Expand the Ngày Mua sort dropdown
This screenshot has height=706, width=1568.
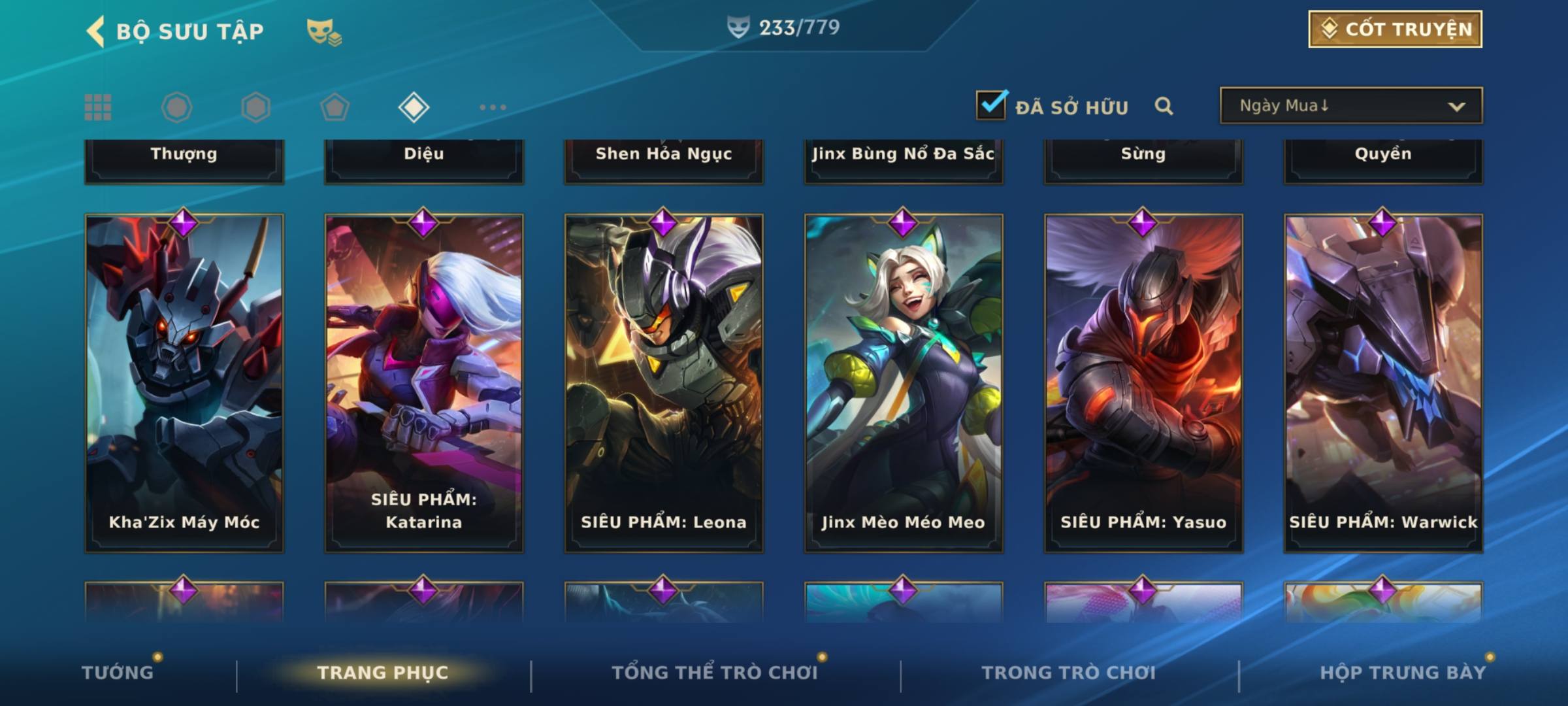(x=1350, y=106)
